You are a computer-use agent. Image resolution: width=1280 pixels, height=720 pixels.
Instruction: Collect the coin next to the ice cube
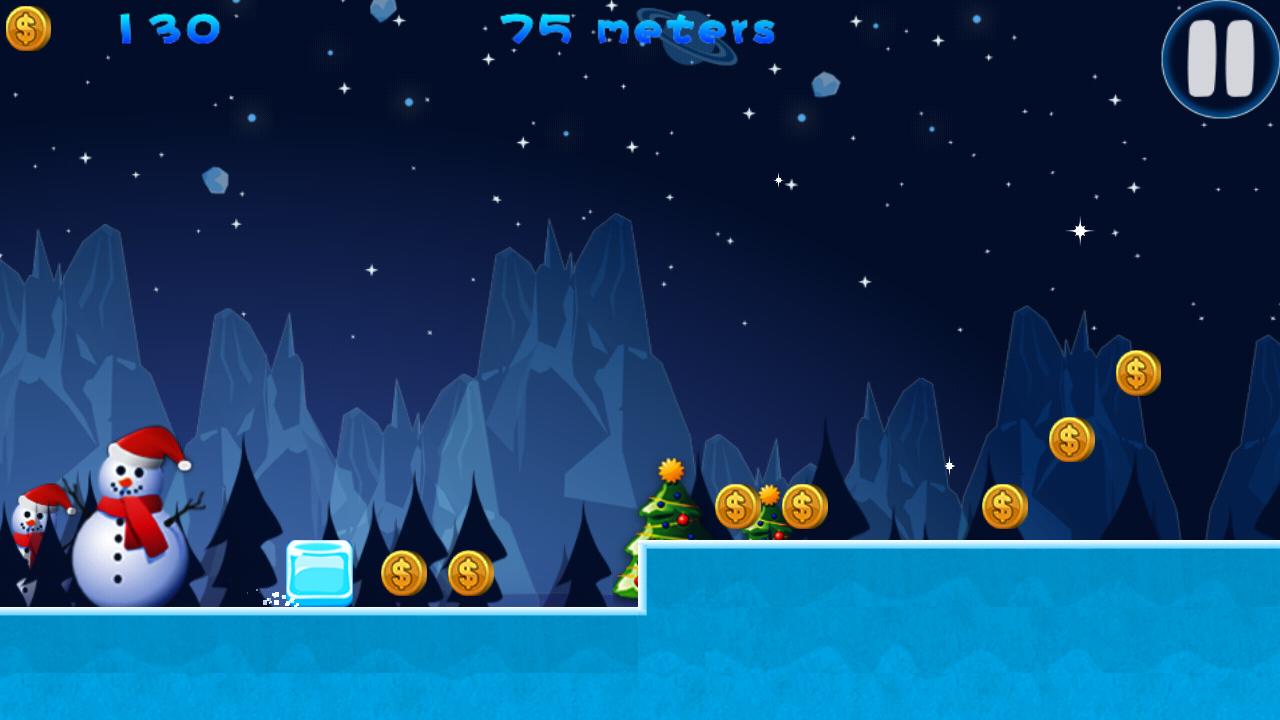(x=403, y=572)
